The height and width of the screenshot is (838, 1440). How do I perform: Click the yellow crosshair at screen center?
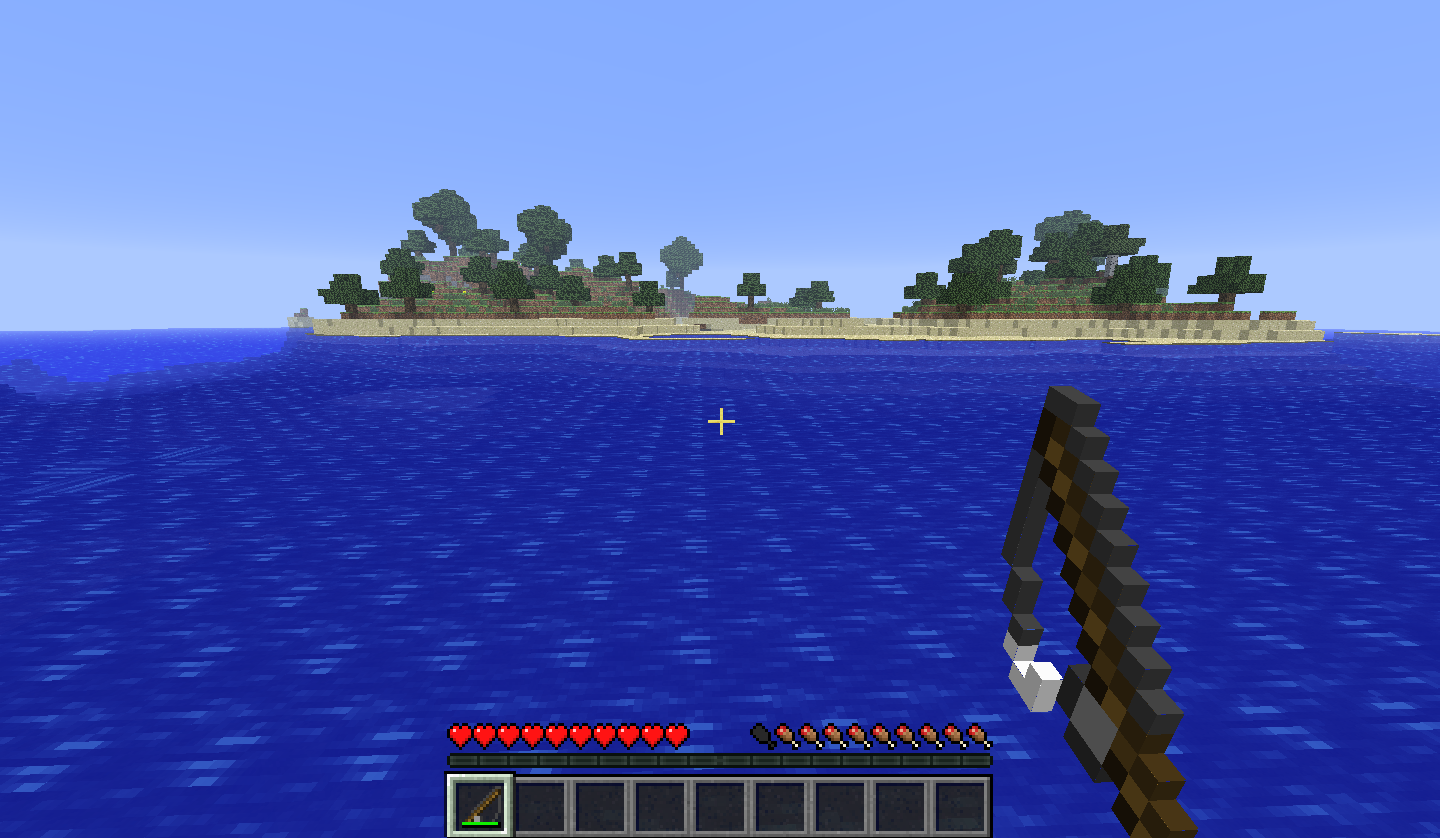point(720,423)
